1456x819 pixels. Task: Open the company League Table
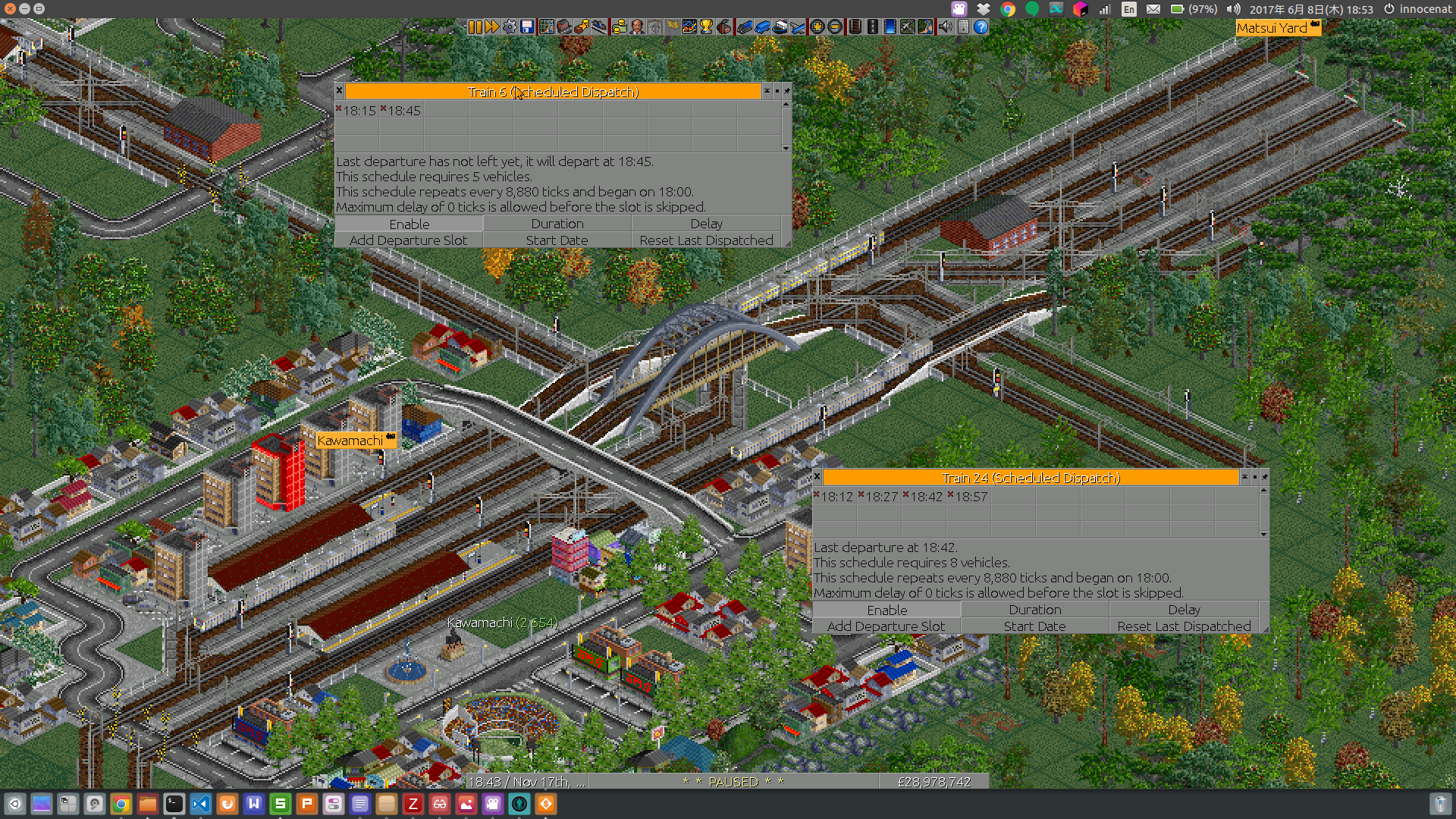click(x=707, y=27)
